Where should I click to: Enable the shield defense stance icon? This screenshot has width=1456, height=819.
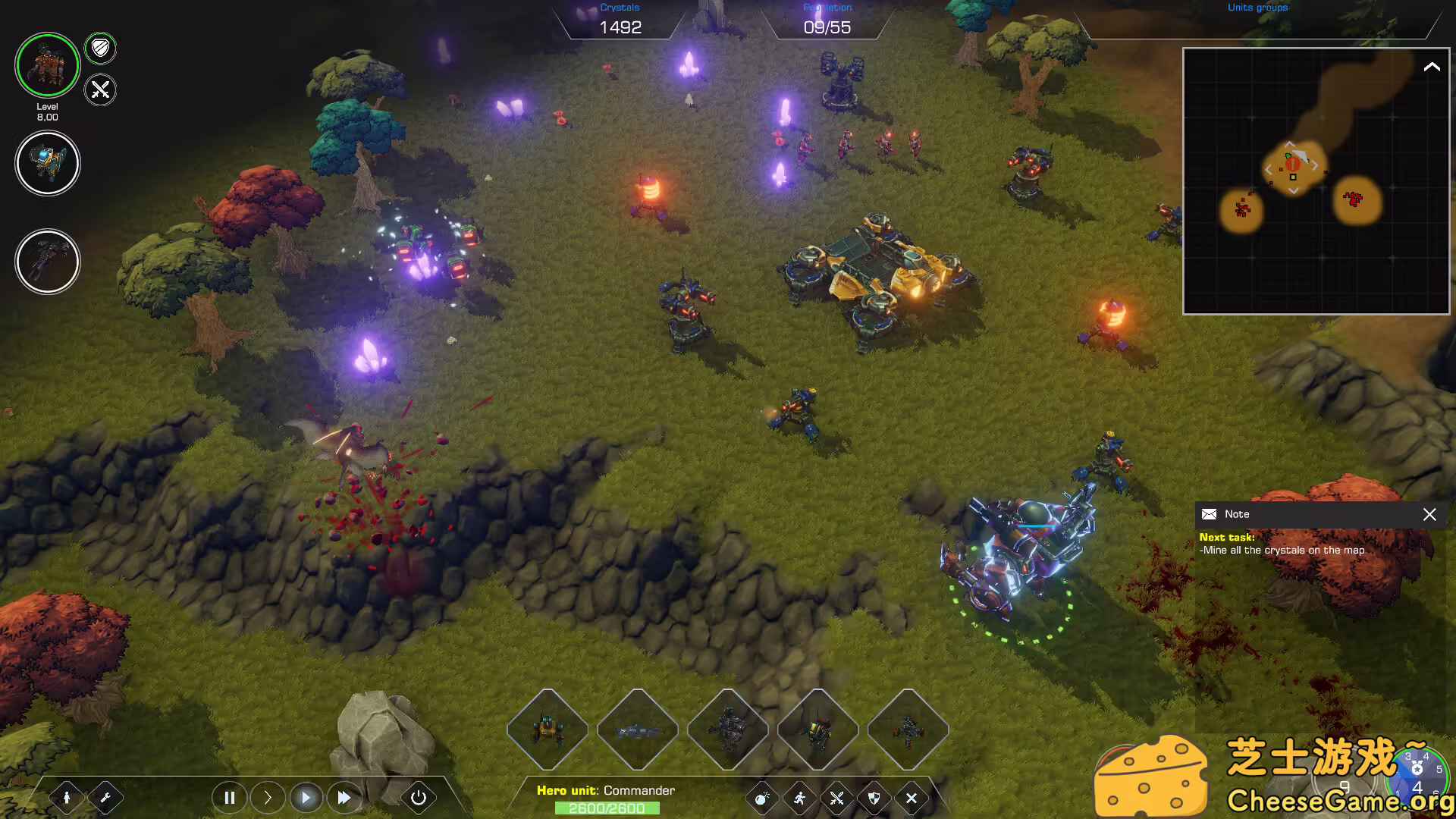[874, 798]
